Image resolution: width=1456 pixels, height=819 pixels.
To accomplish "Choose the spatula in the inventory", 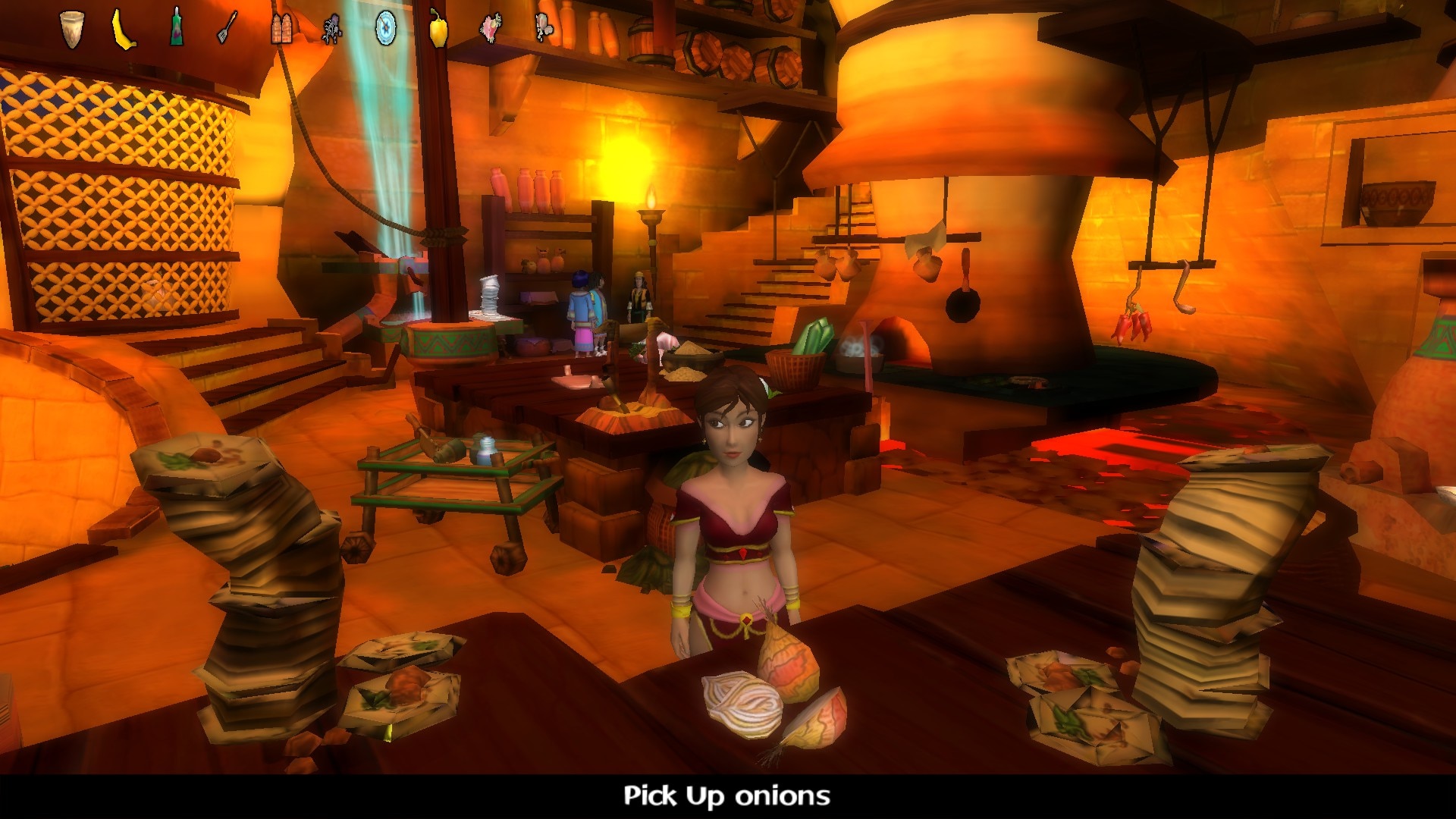I will coord(227,28).
